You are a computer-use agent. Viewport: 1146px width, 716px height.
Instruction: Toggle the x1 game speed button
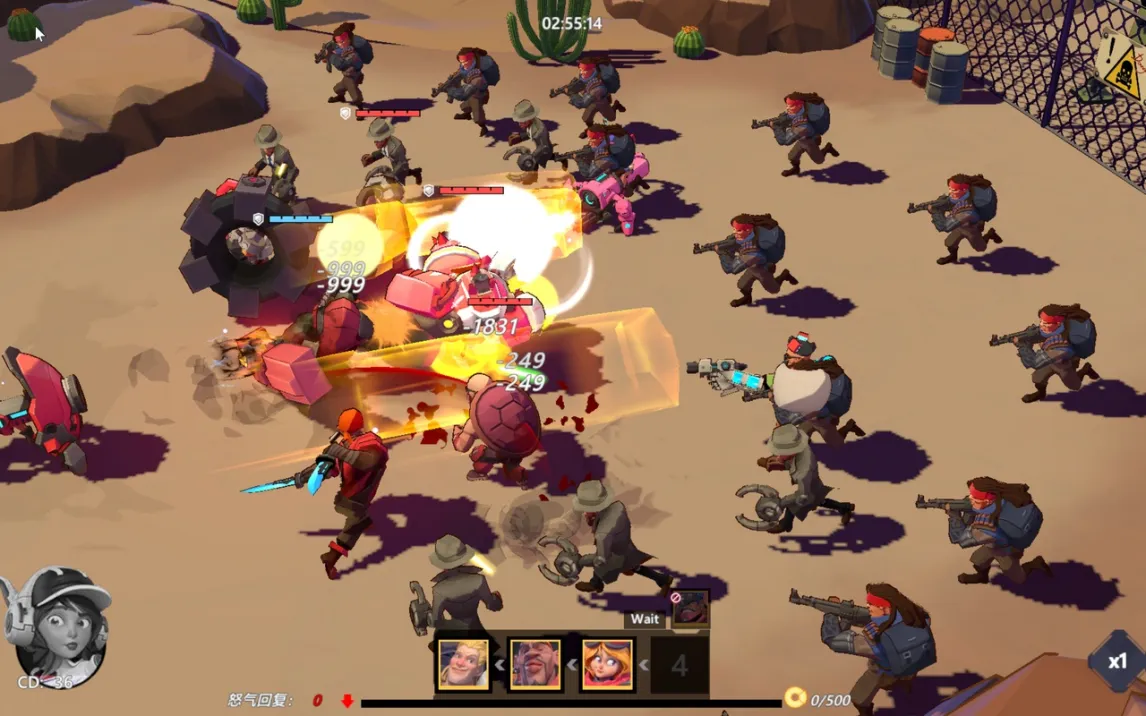tap(1116, 661)
